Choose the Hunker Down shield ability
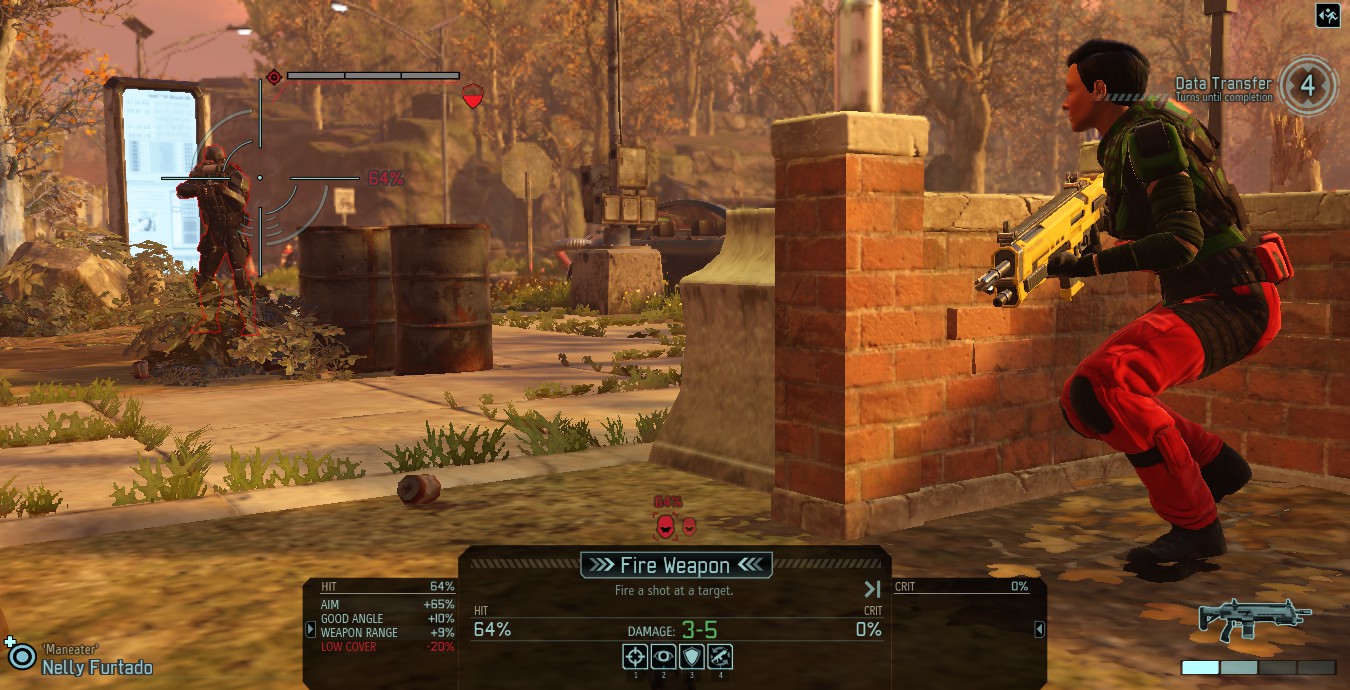1350x690 pixels. click(x=691, y=657)
